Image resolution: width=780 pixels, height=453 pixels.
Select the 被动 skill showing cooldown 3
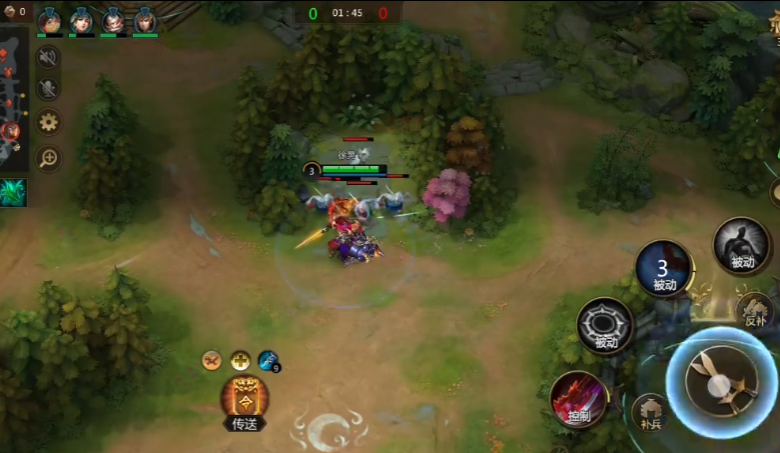(664, 269)
